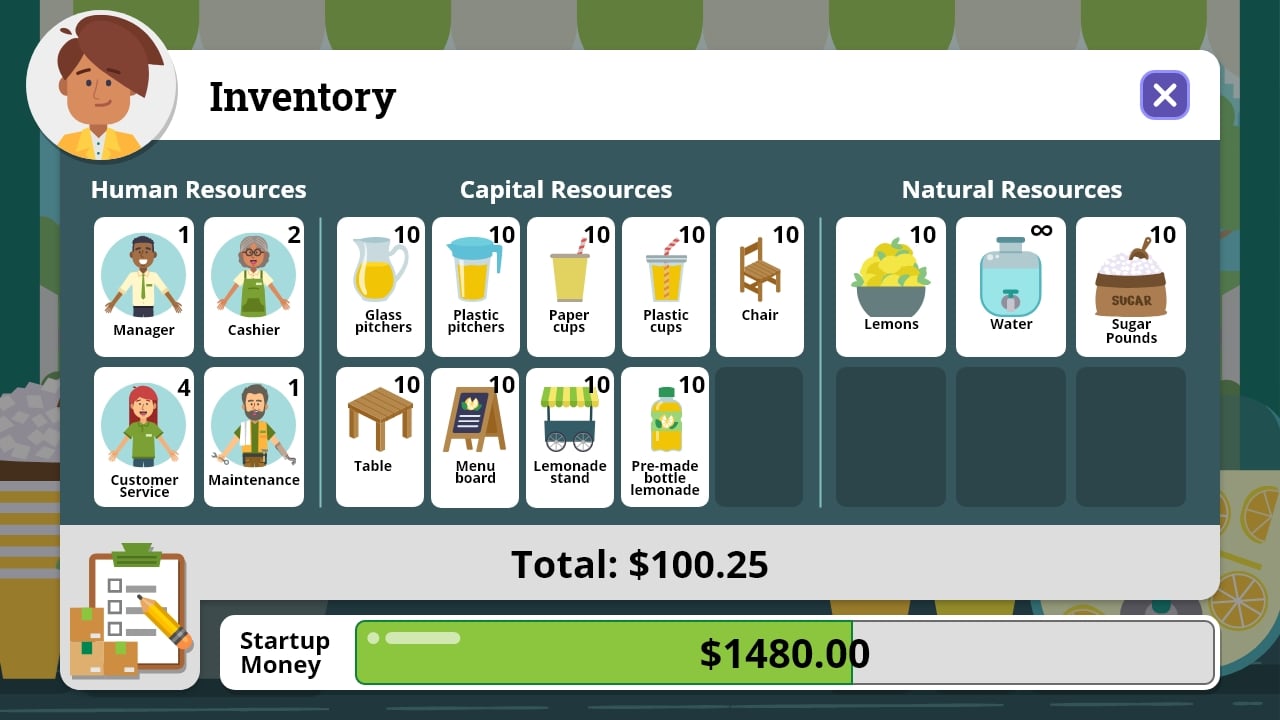1280x720 pixels.
Task: Open the Customer Service staff item
Action: [x=143, y=437]
